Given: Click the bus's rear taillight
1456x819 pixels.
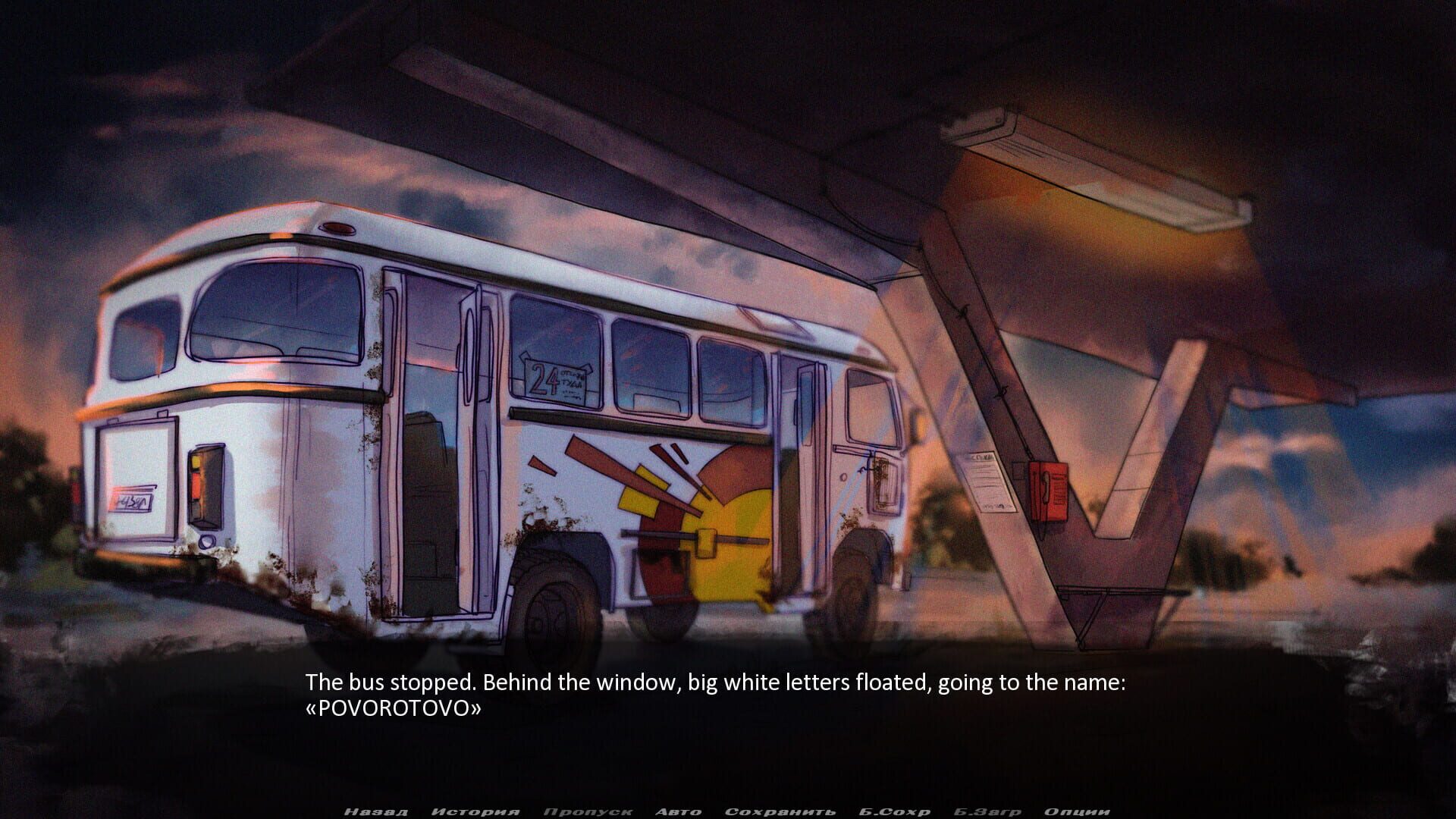Looking at the screenshot, I should click(x=205, y=485).
